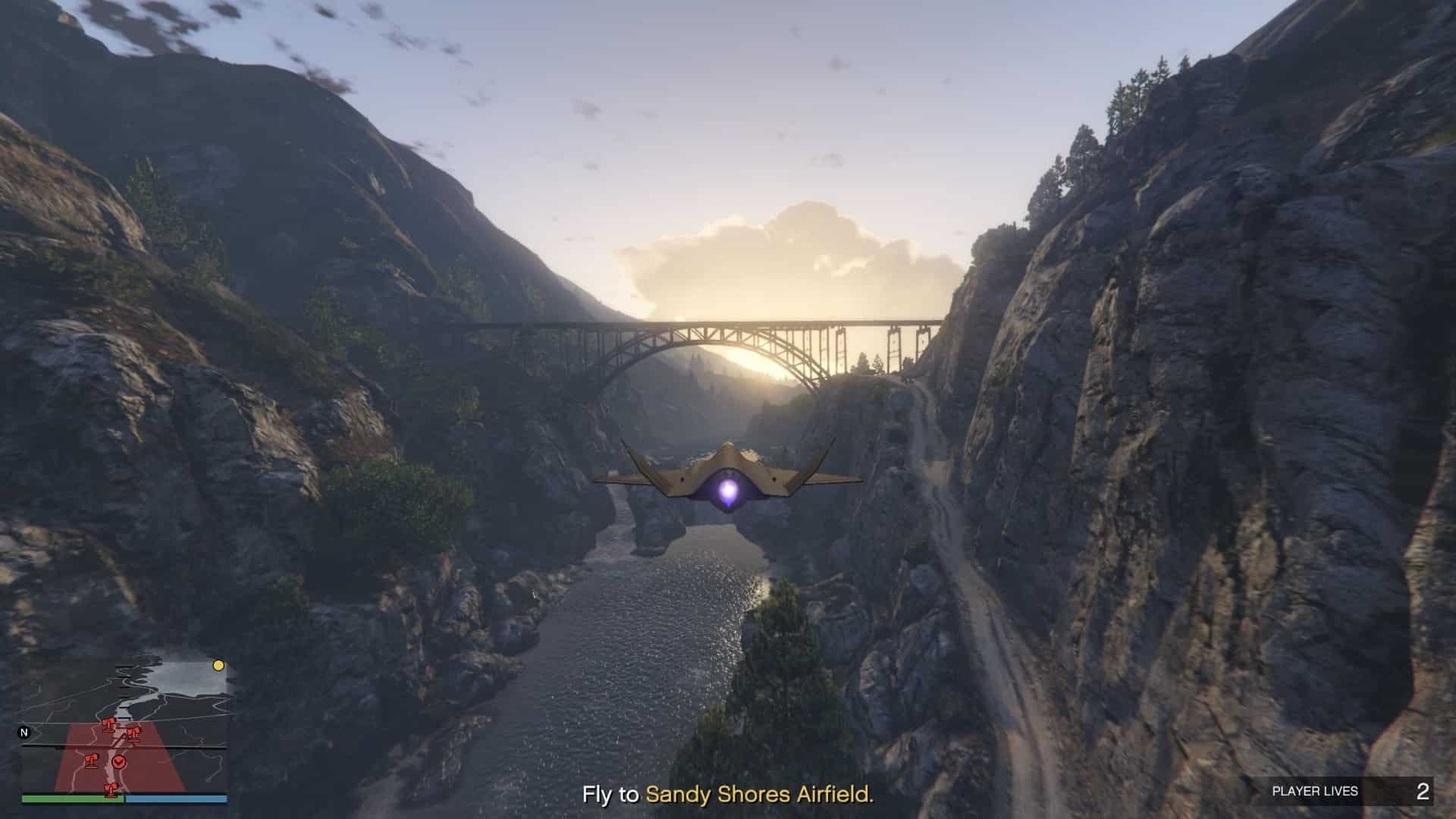
Task: Click the red enemy chevron blip on the minimap
Action: point(119,762)
